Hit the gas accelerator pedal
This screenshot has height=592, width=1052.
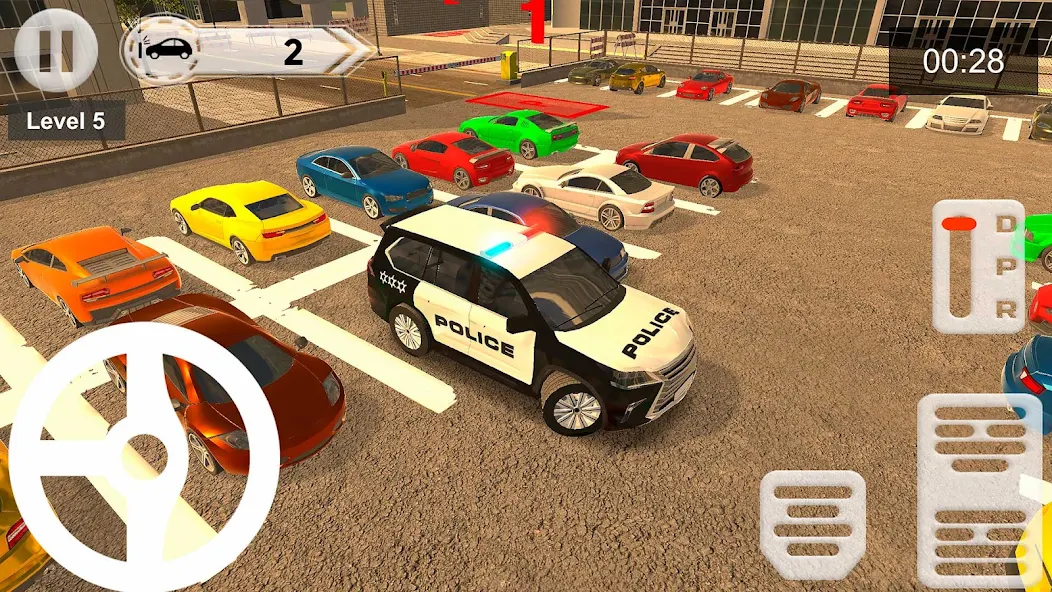coord(979,488)
